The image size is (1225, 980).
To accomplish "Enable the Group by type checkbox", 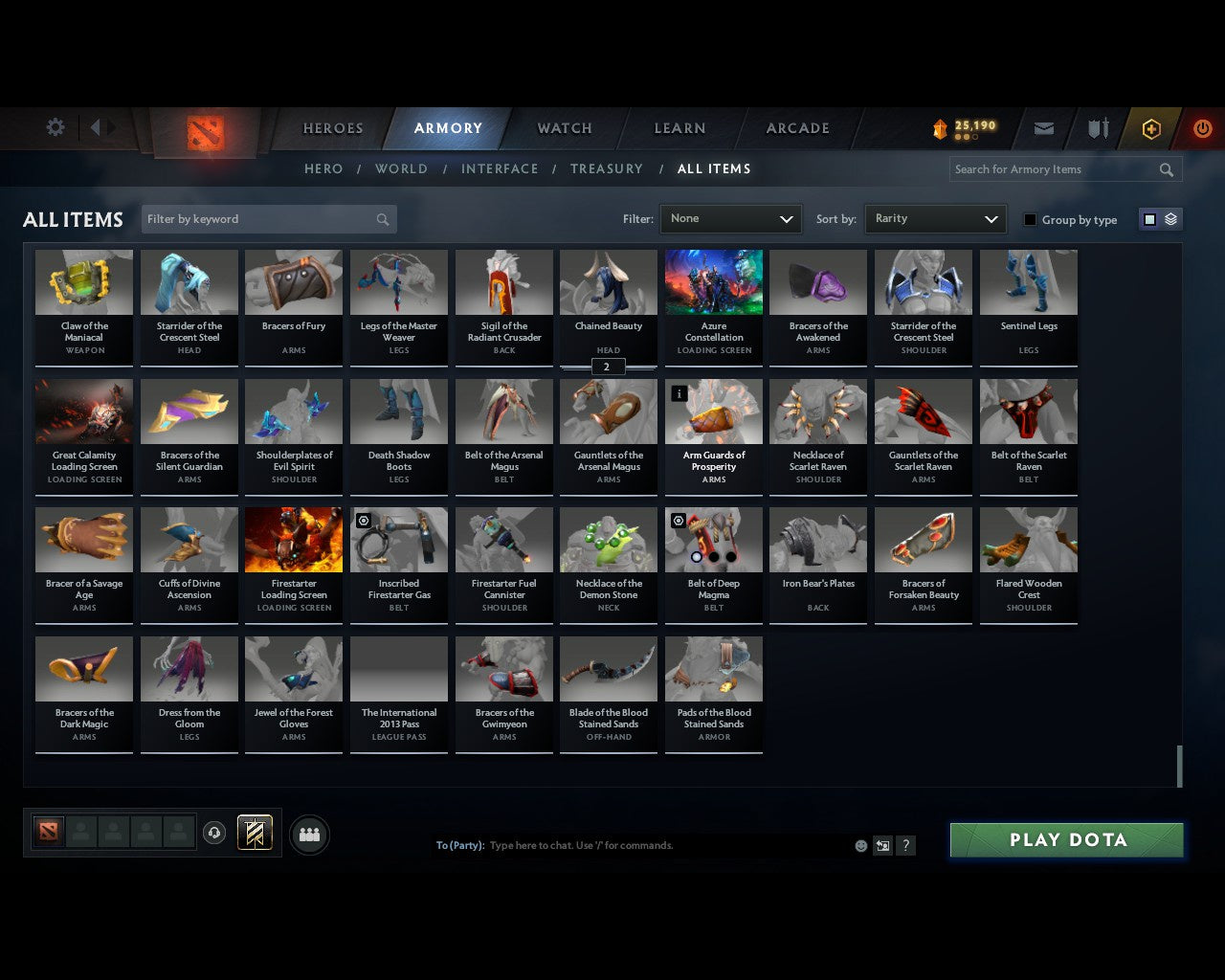I will [1030, 219].
